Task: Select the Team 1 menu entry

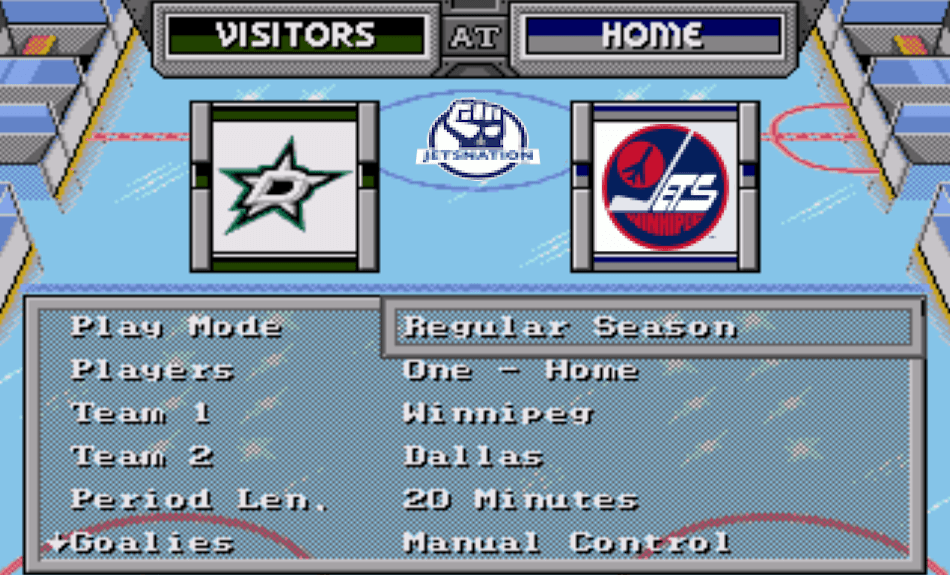Action: [141, 413]
